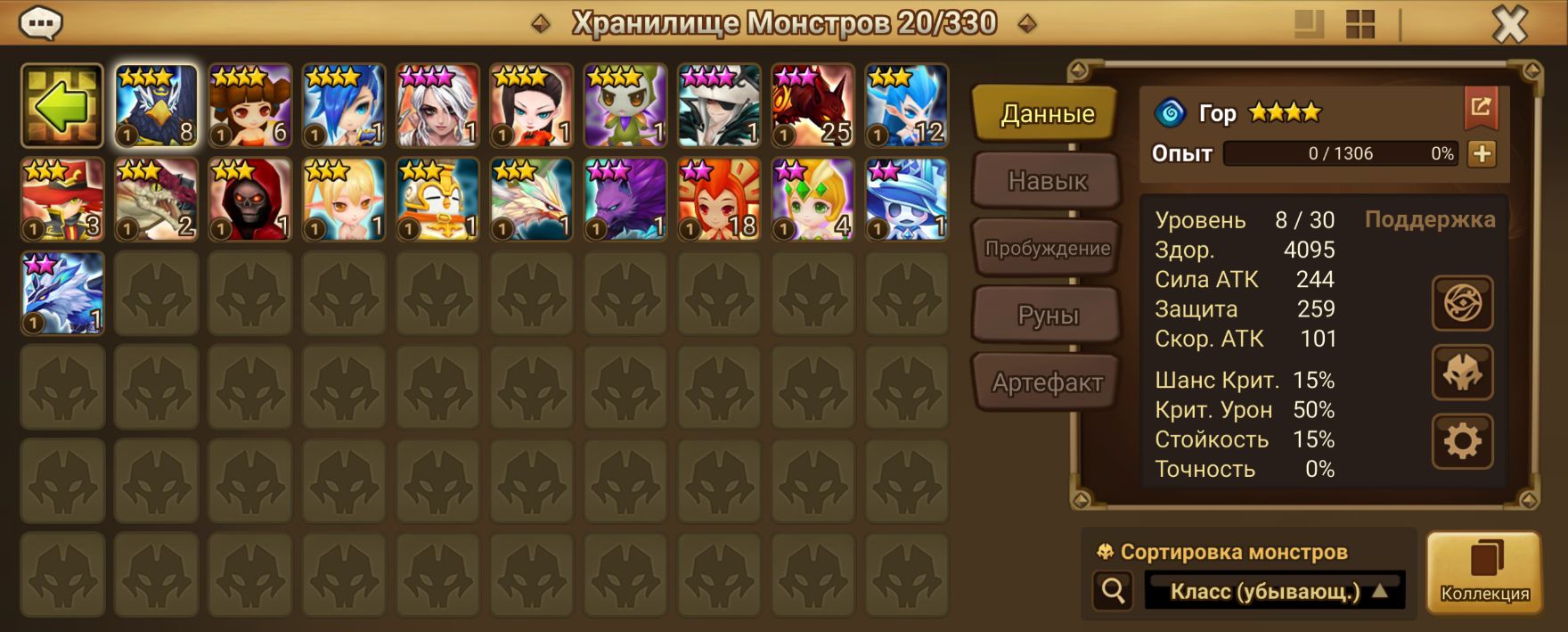Choose the red-hooded skull monster

click(250, 200)
